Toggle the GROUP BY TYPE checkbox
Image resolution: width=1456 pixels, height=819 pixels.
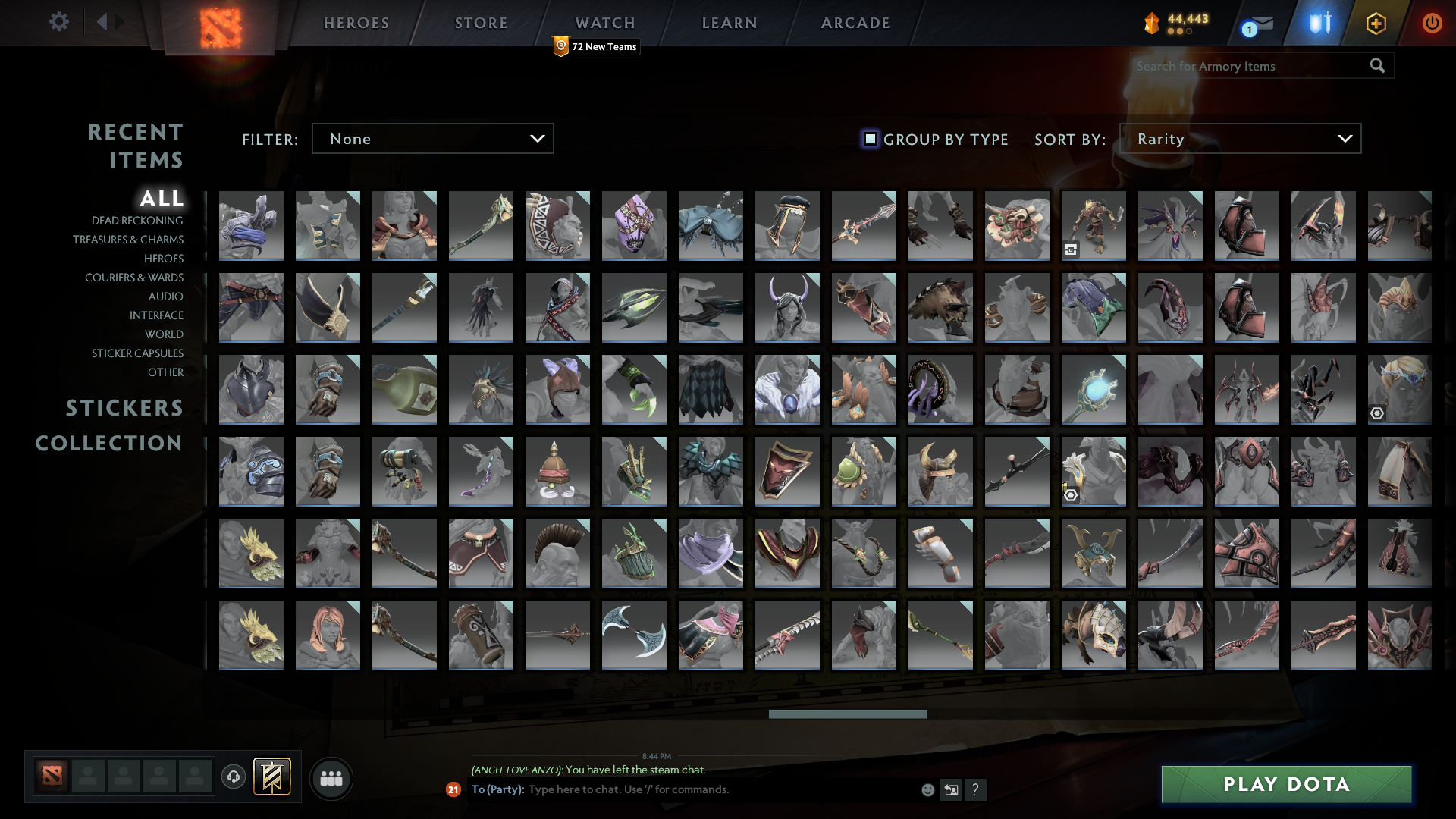click(x=869, y=139)
